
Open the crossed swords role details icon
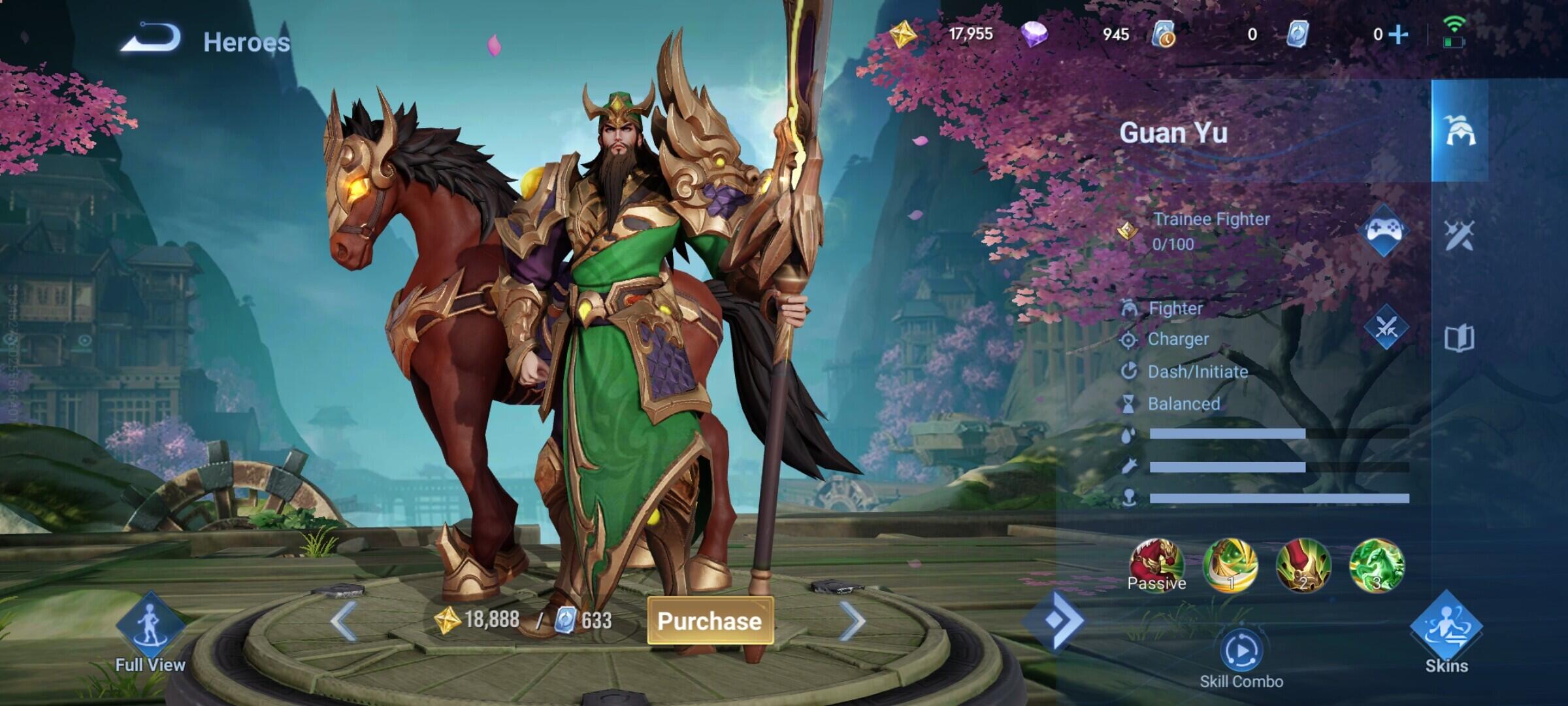(1386, 328)
